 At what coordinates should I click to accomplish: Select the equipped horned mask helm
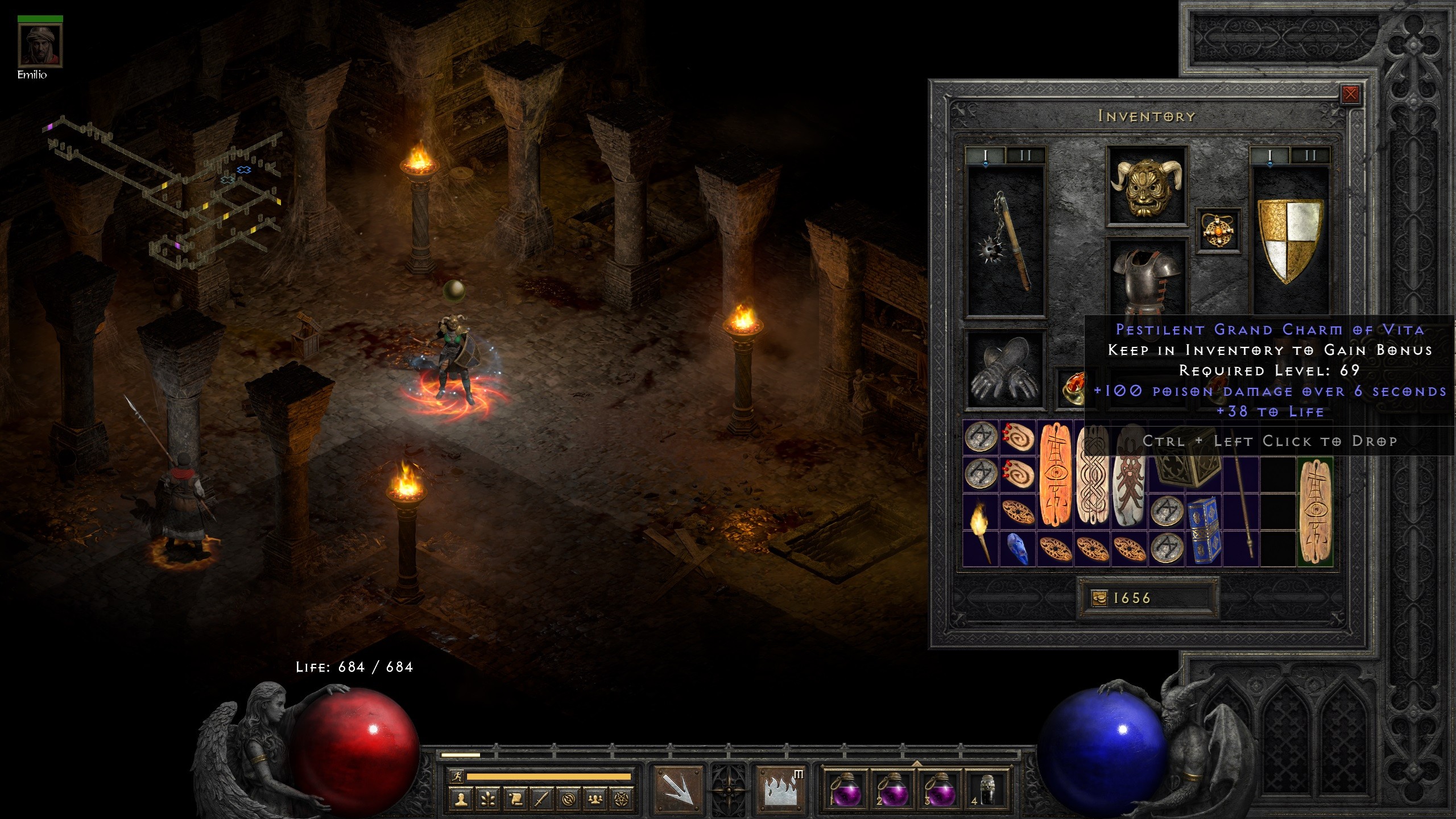point(1146,187)
